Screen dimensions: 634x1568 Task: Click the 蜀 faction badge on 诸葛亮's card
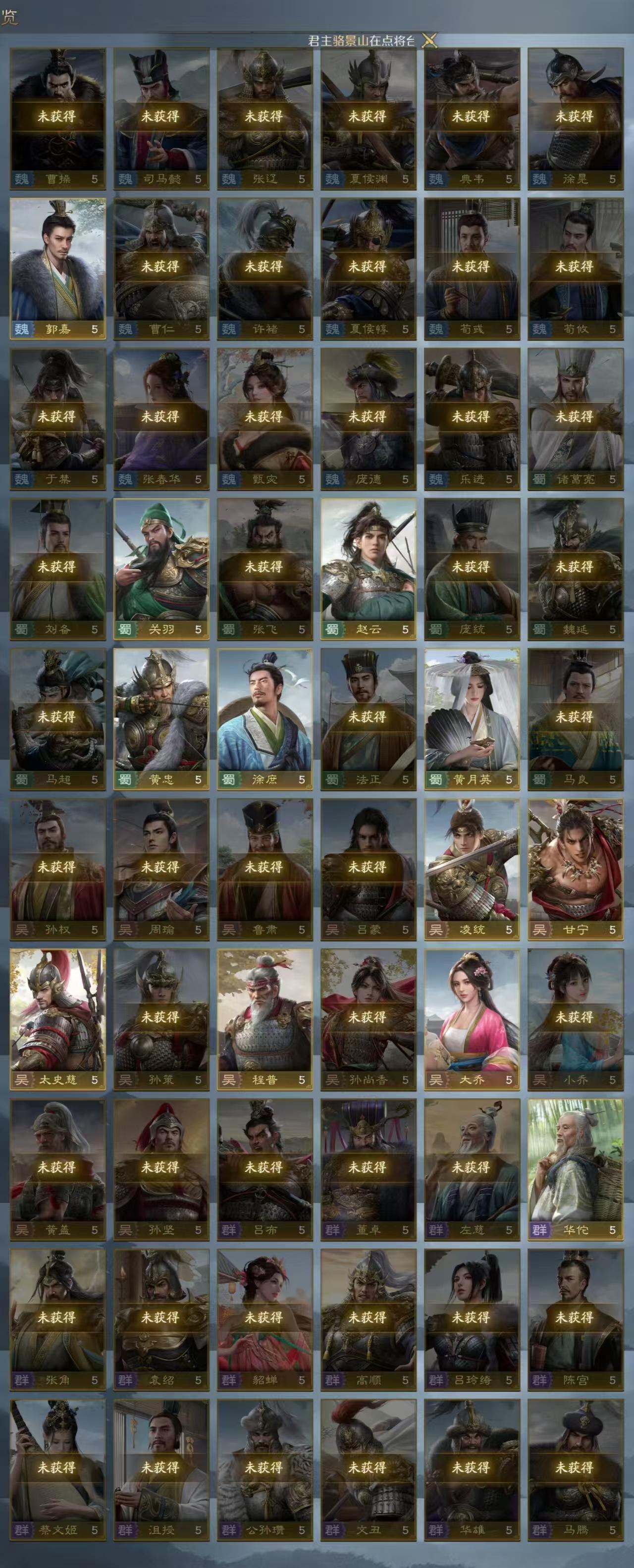click(x=539, y=478)
